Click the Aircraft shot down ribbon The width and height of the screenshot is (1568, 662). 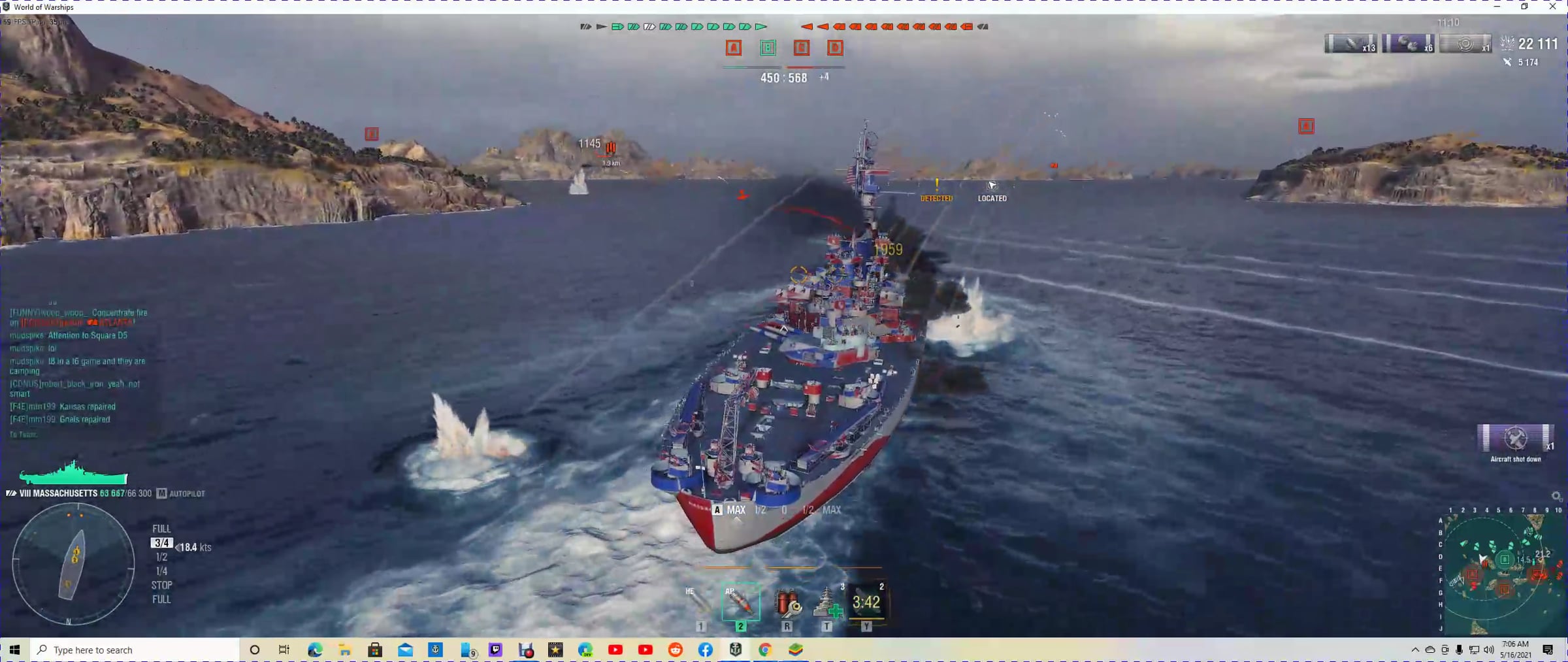[1515, 439]
